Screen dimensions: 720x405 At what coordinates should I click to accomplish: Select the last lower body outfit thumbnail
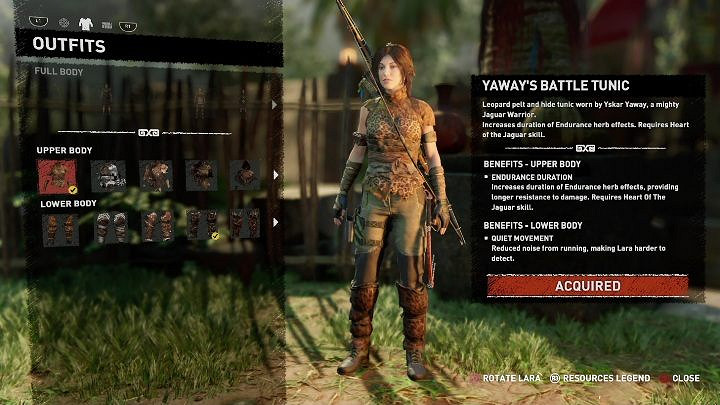tap(245, 225)
